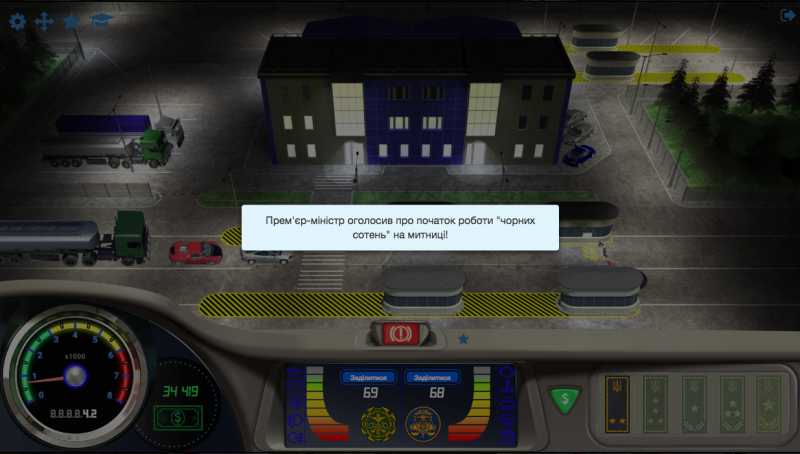Image resolution: width=800 pixels, height=454 pixels.
Task: Click the small blue star under the brake
Action: pyautogui.click(x=463, y=339)
